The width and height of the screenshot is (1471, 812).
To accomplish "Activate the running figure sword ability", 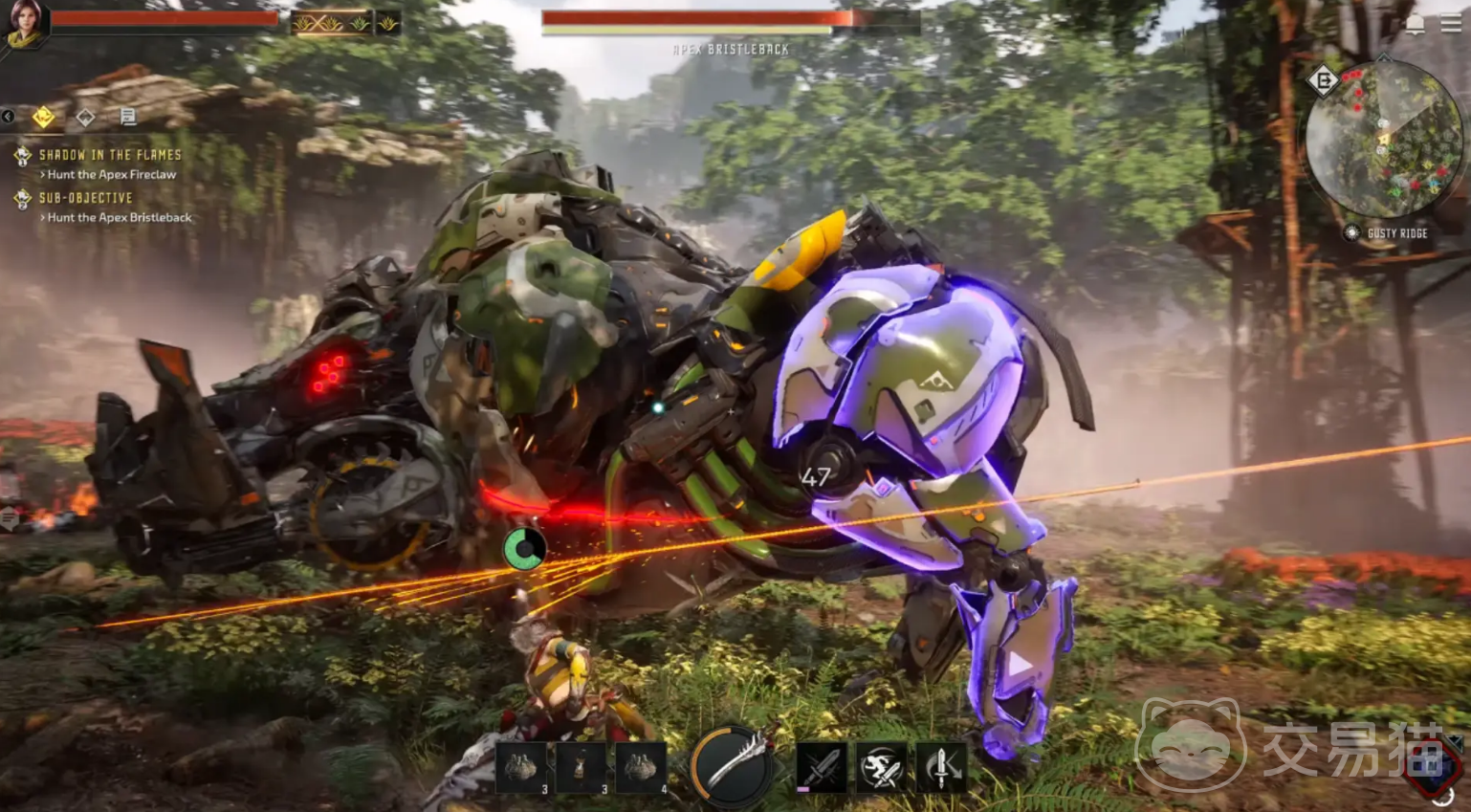I will [x=881, y=766].
